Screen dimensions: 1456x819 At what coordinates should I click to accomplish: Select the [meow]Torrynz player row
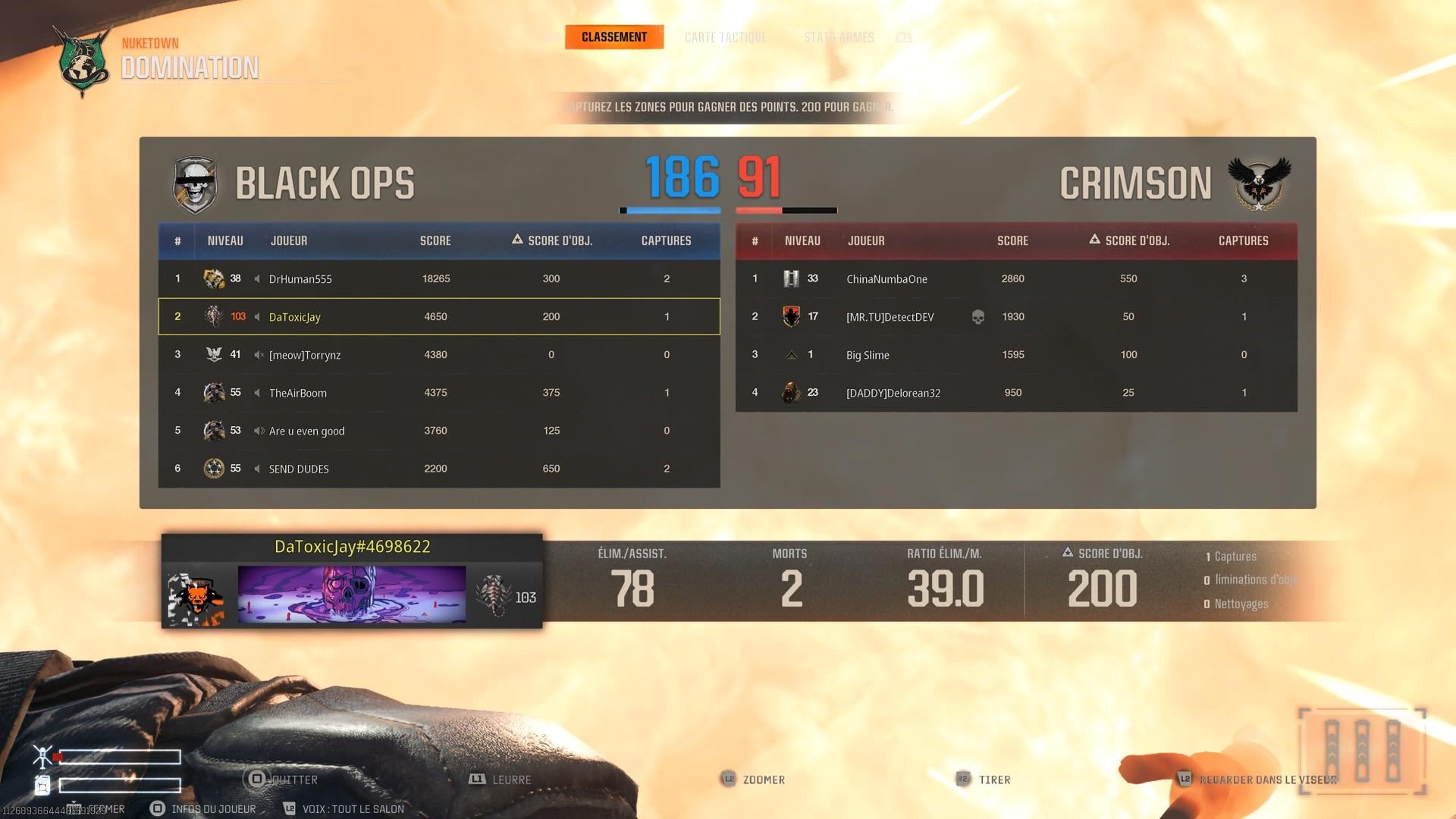438,355
